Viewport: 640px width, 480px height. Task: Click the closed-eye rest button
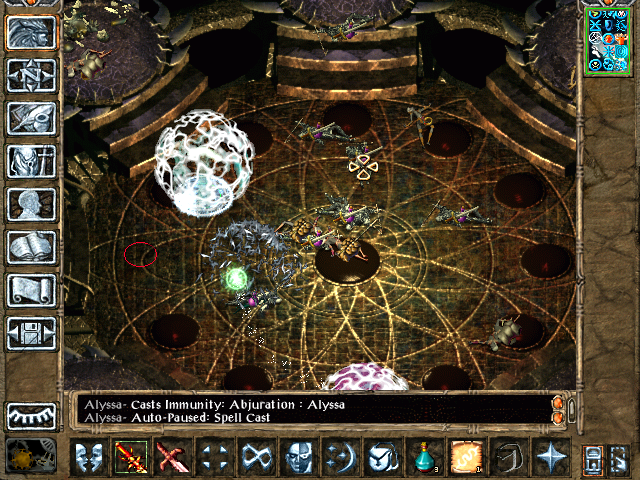32,415
